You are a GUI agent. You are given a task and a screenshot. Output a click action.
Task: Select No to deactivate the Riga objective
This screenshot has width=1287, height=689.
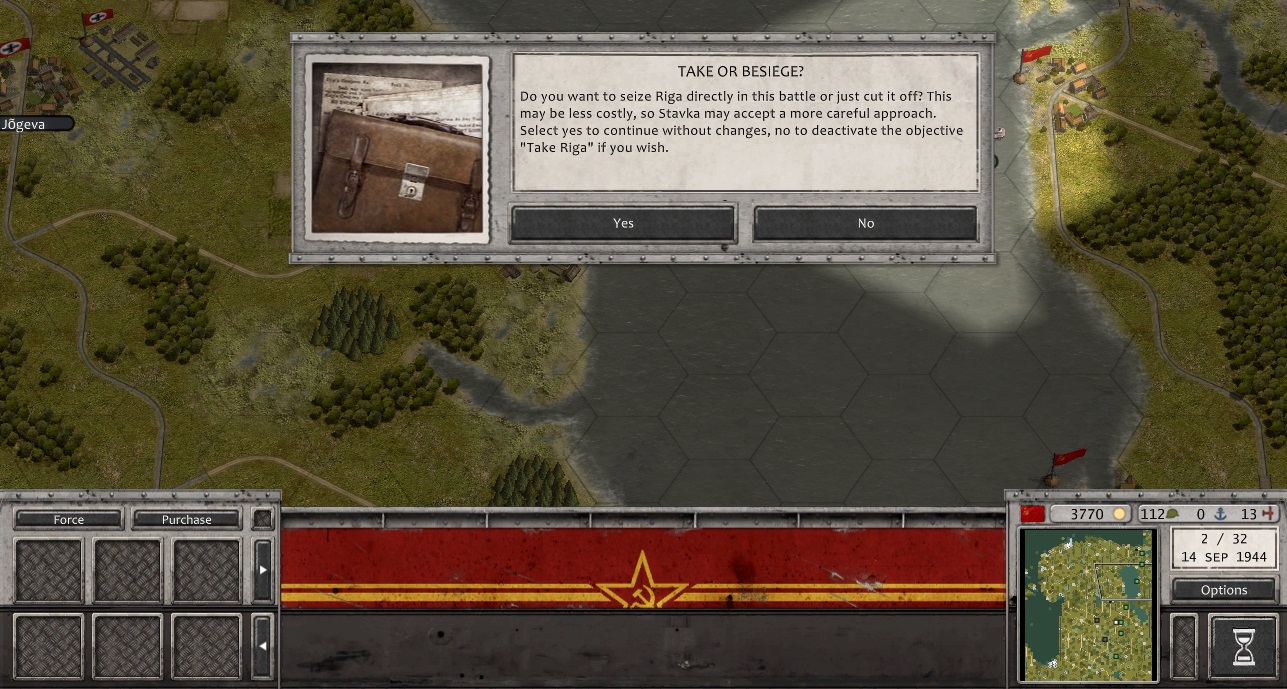tap(865, 223)
